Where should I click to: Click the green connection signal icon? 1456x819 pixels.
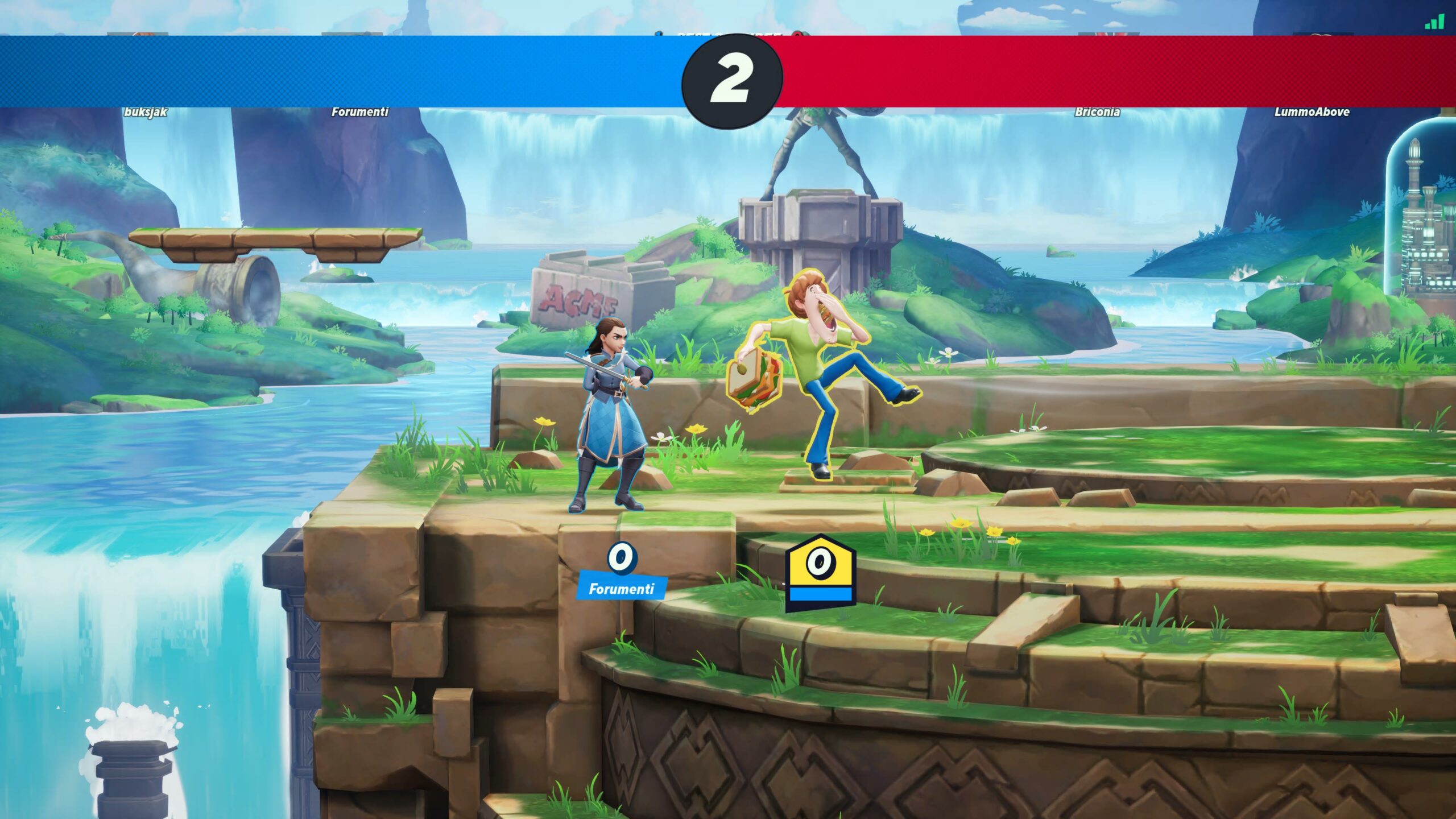[x=1434, y=22]
